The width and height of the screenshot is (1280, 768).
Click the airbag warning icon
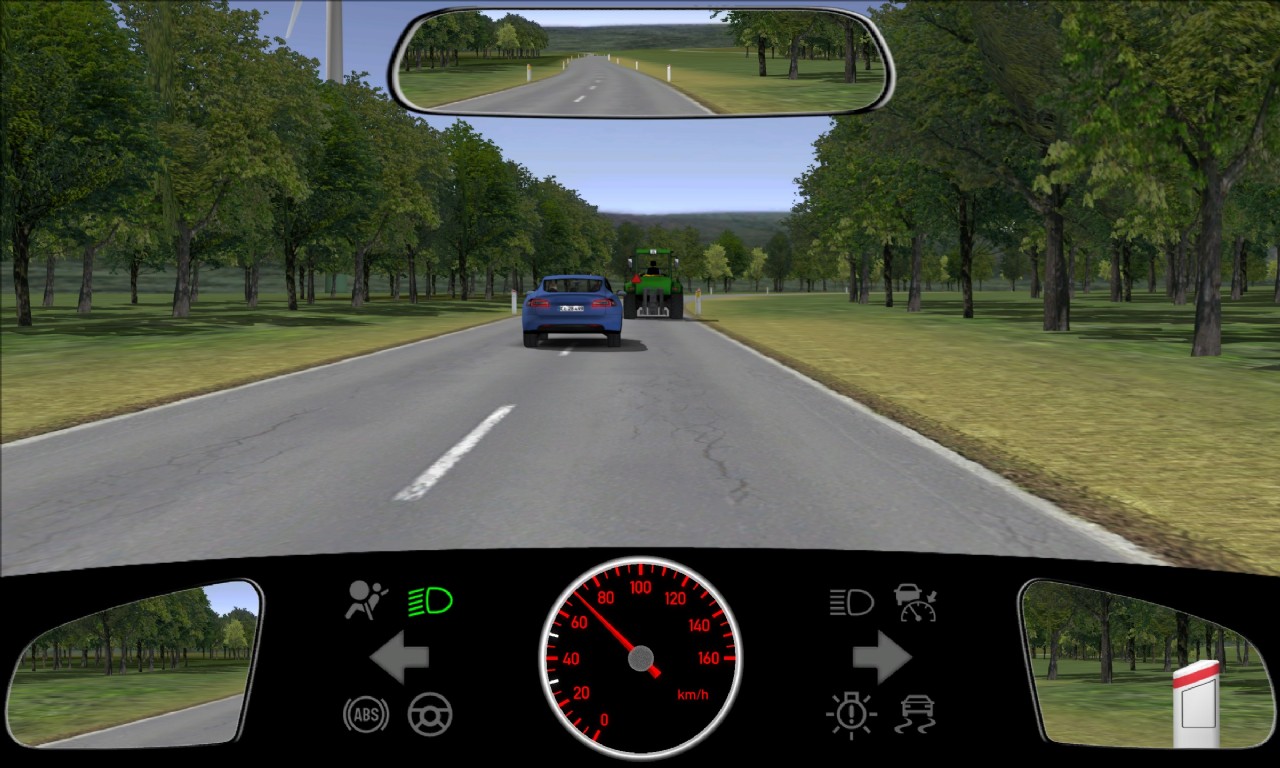(x=366, y=601)
